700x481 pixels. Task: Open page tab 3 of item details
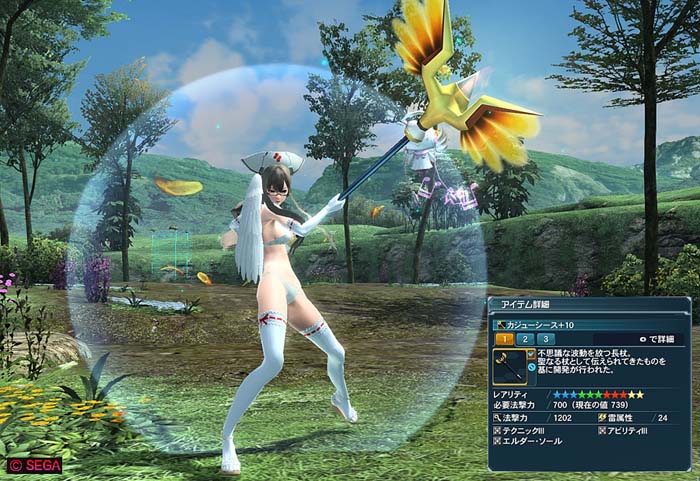pos(546,339)
